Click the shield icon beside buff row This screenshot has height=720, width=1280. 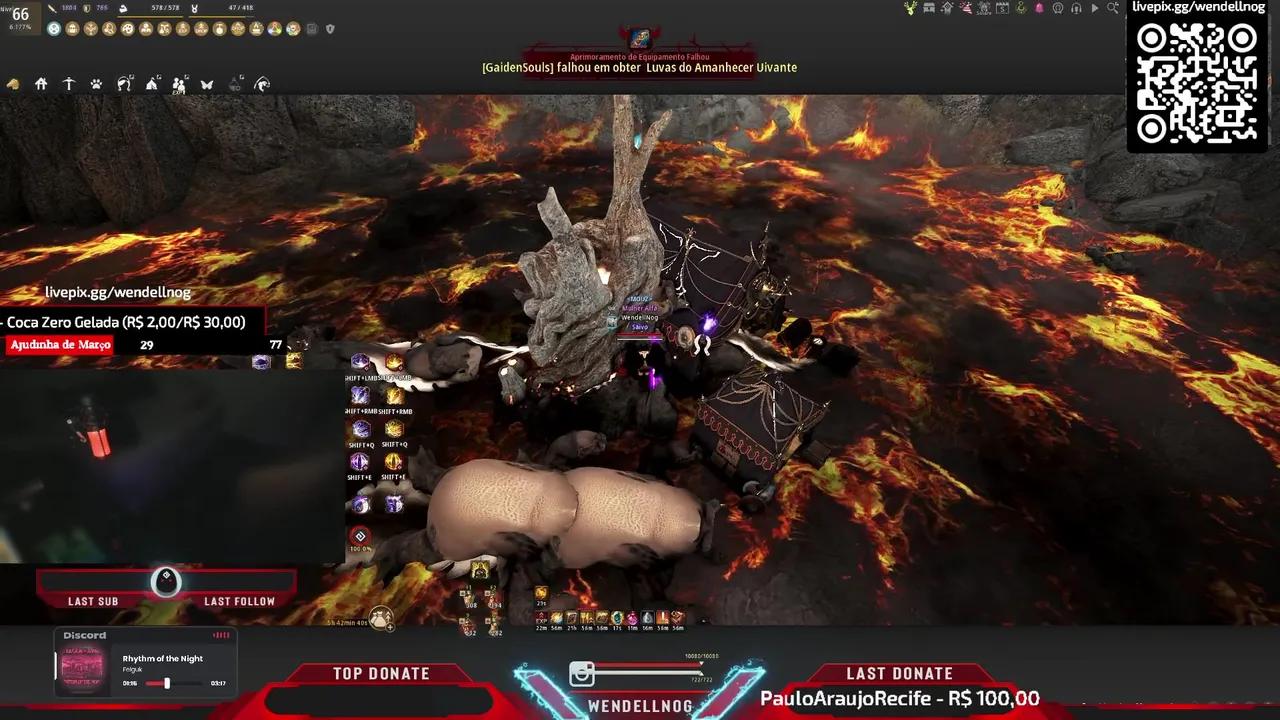(x=330, y=29)
